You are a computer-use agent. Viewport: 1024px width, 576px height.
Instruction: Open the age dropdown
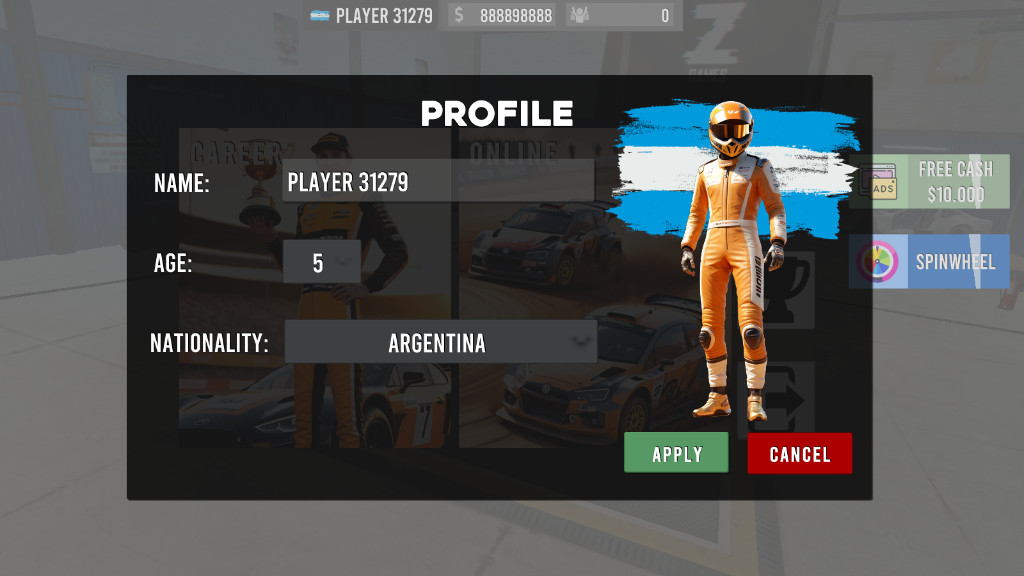(321, 263)
